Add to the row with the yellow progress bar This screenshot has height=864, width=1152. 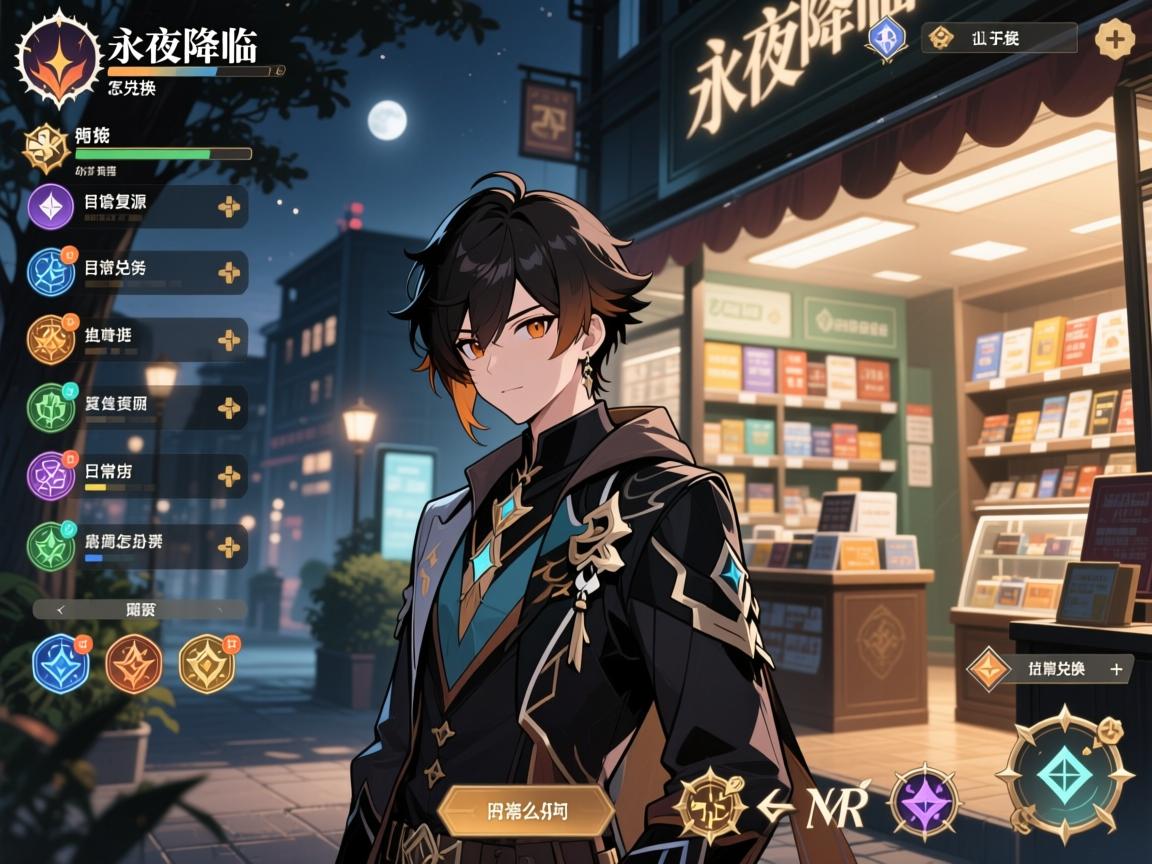point(229,476)
